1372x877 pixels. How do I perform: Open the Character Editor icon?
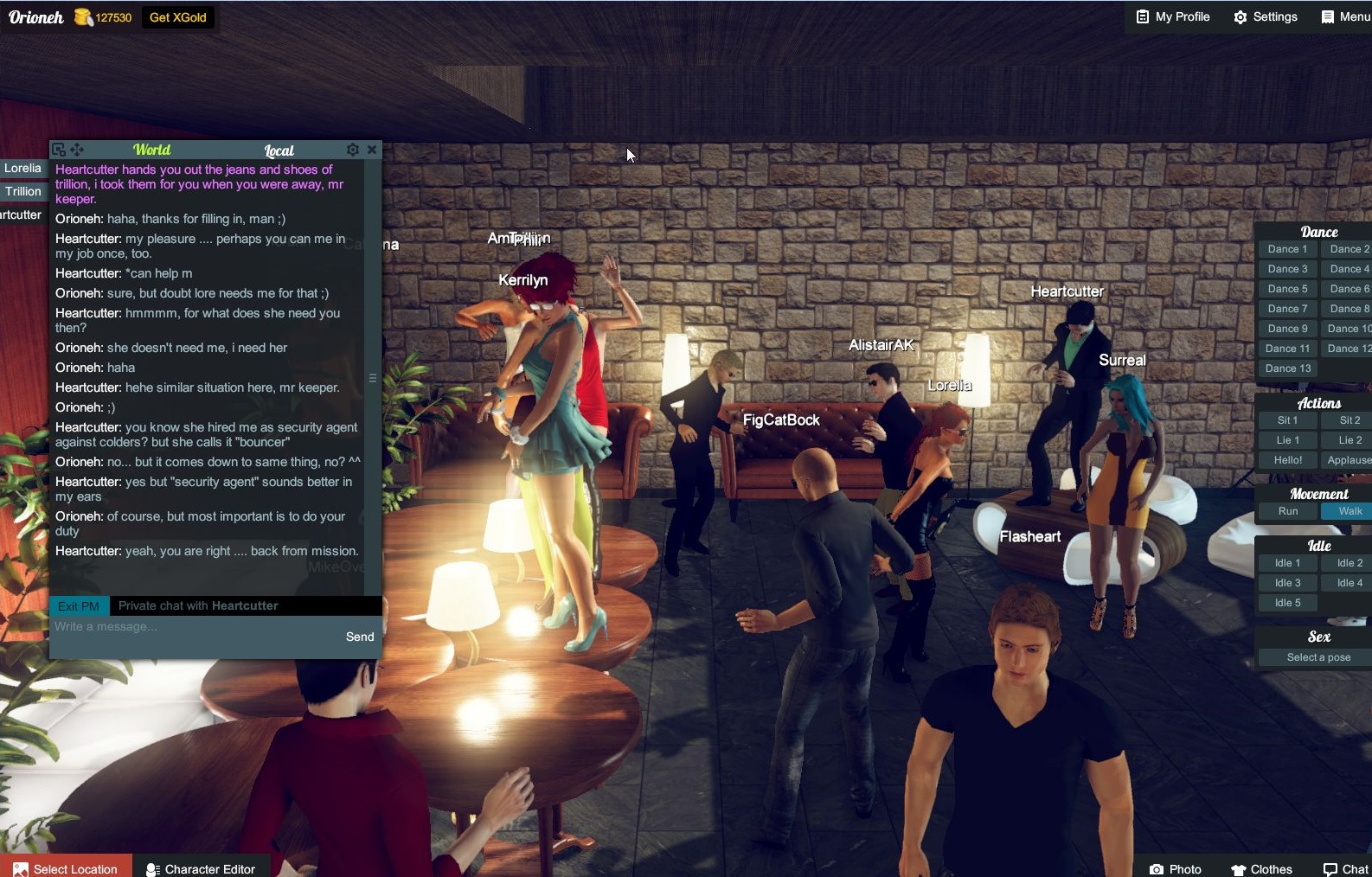(x=152, y=869)
